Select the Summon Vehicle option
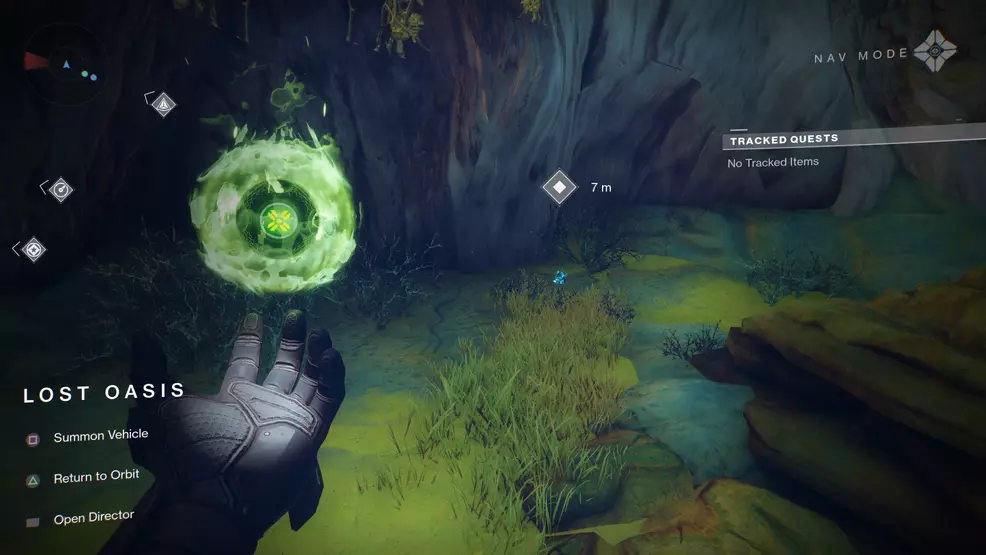The width and height of the screenshot is (986, 555). tap(100, 436)
